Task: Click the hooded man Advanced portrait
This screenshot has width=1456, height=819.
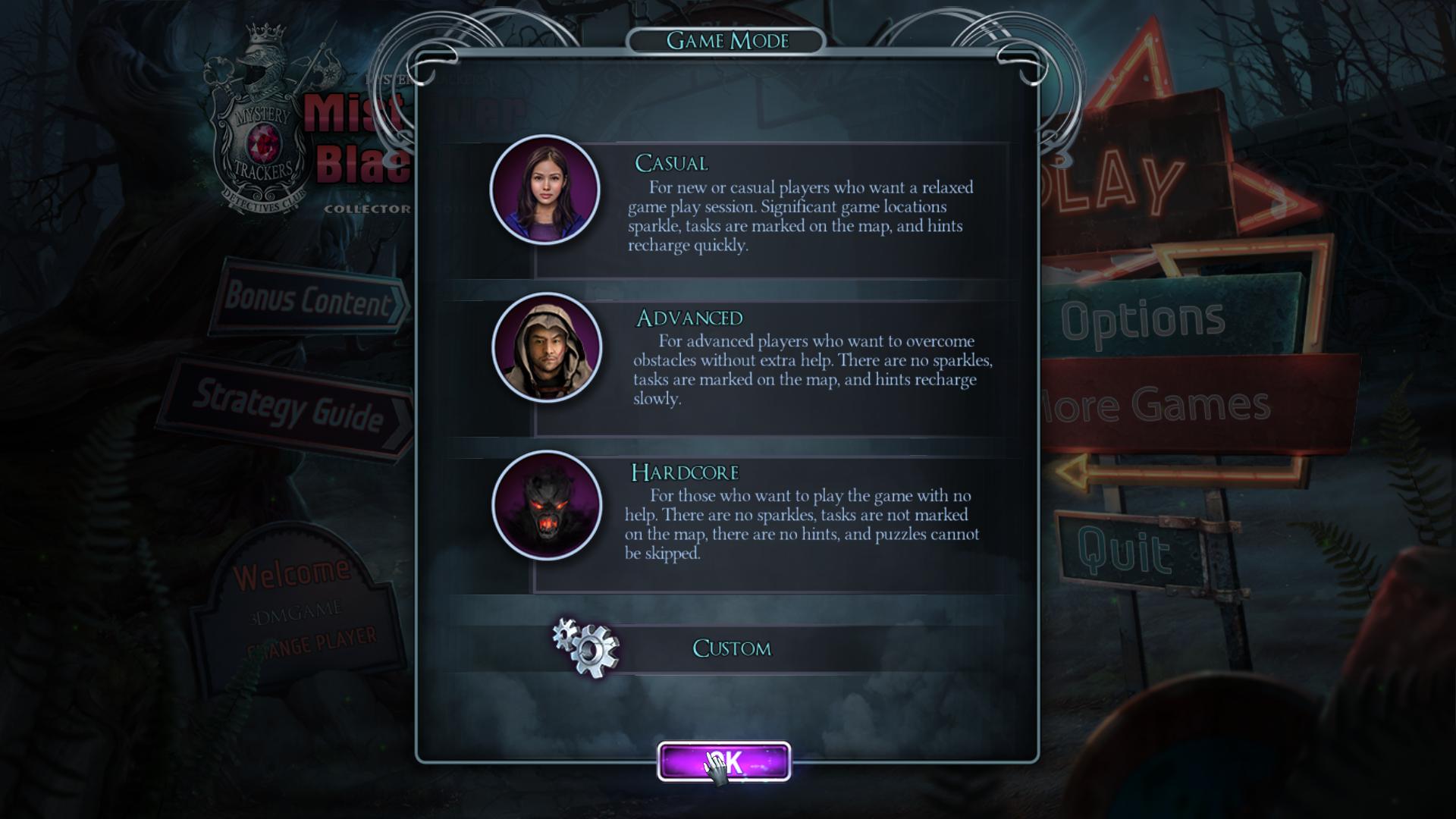Action: [x=547, y=347]
